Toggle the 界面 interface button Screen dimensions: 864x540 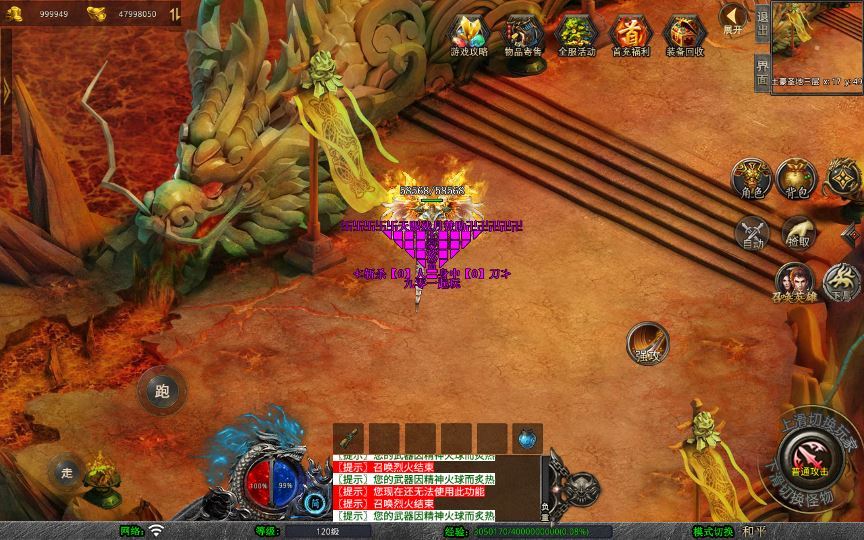pyautogui.click(x=762, y=72)
